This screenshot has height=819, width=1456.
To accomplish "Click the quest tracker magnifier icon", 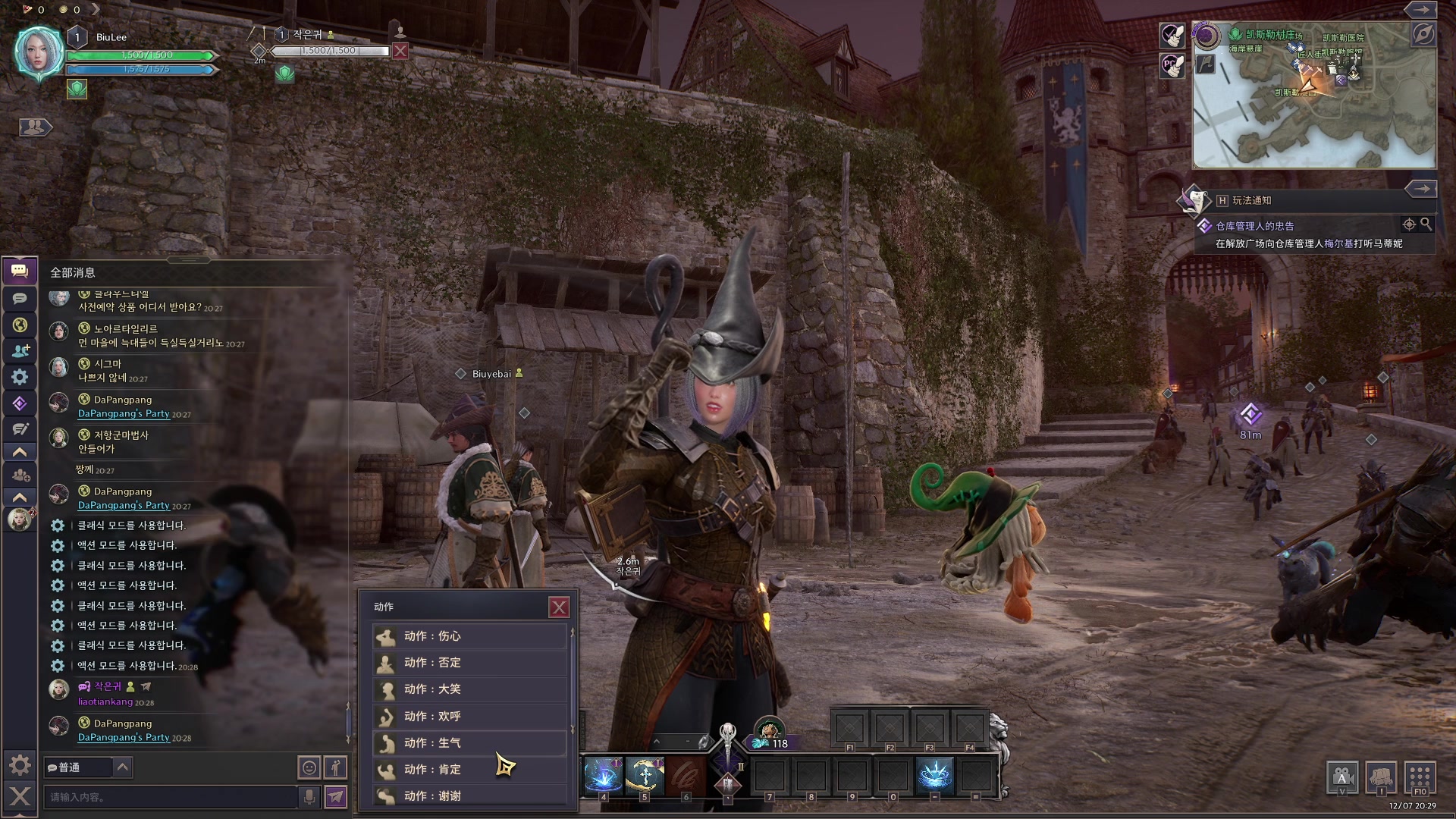I will coord(1426,224).
